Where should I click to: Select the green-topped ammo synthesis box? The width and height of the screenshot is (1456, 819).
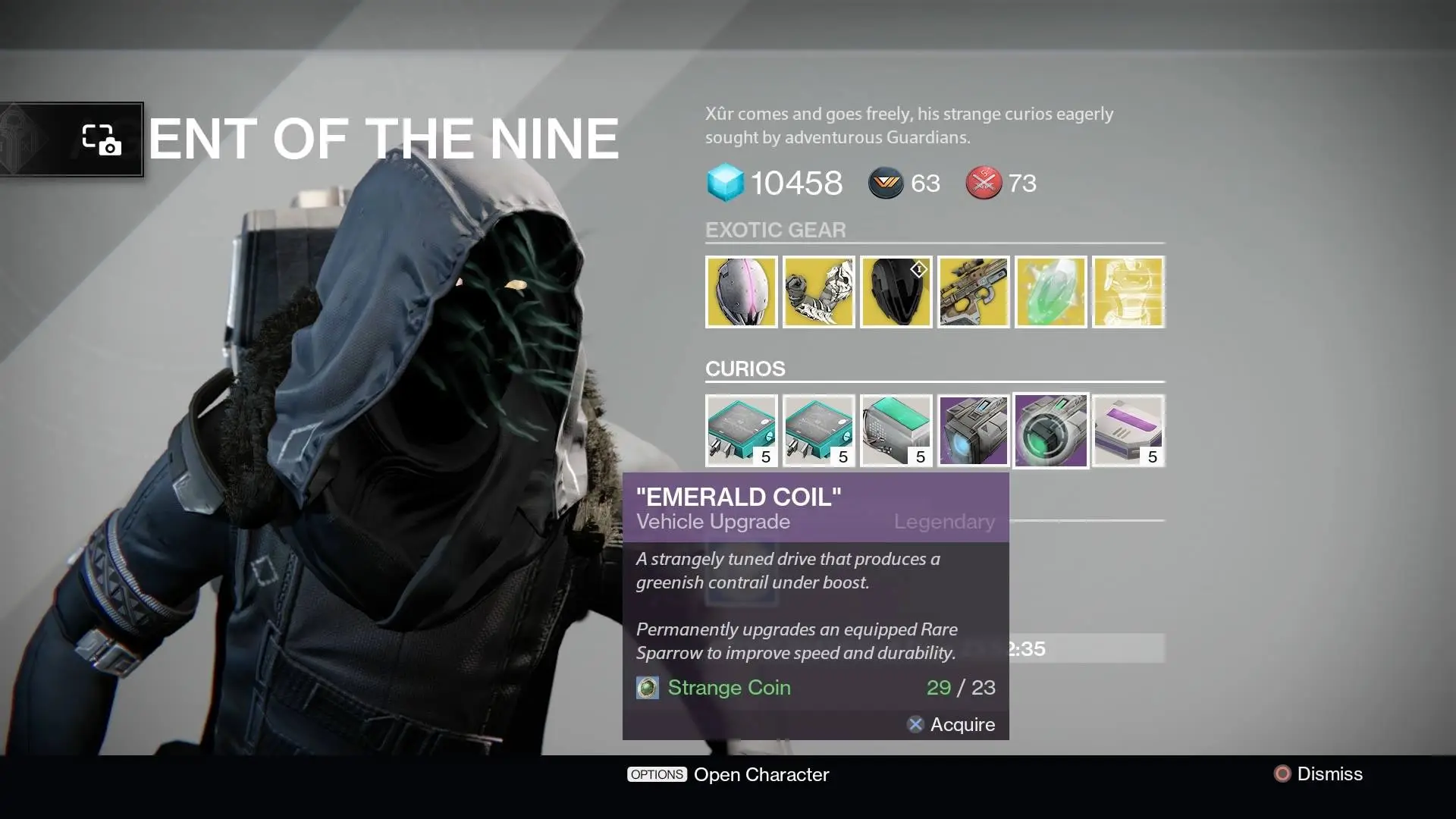(x=896, y=431)
